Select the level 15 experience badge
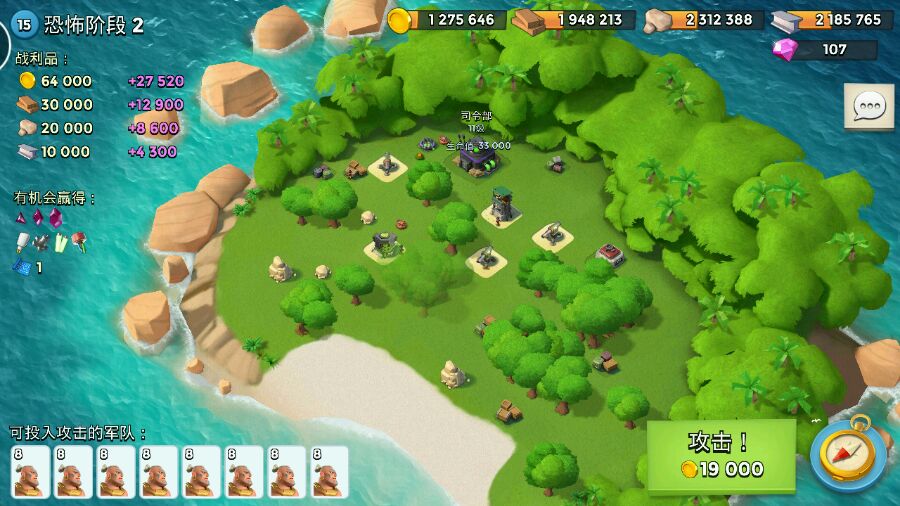The image size is (900, 506). pyautogui.click(x=24, y=25)
